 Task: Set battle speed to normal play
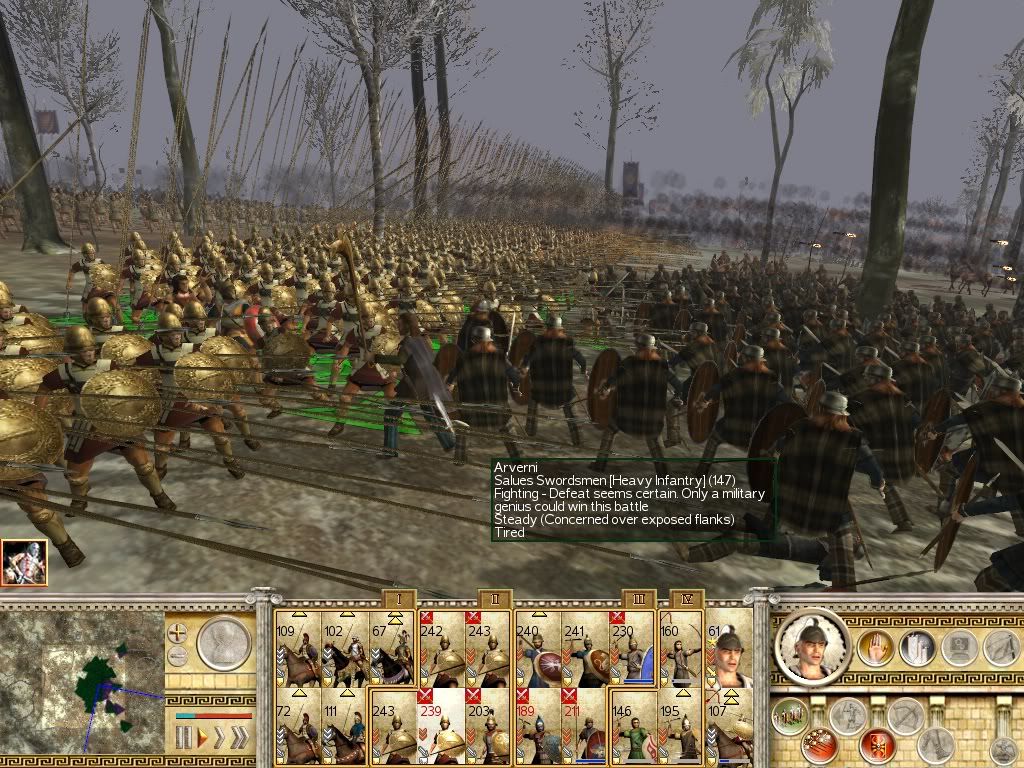pyautogui.click(x=201, y=739)
